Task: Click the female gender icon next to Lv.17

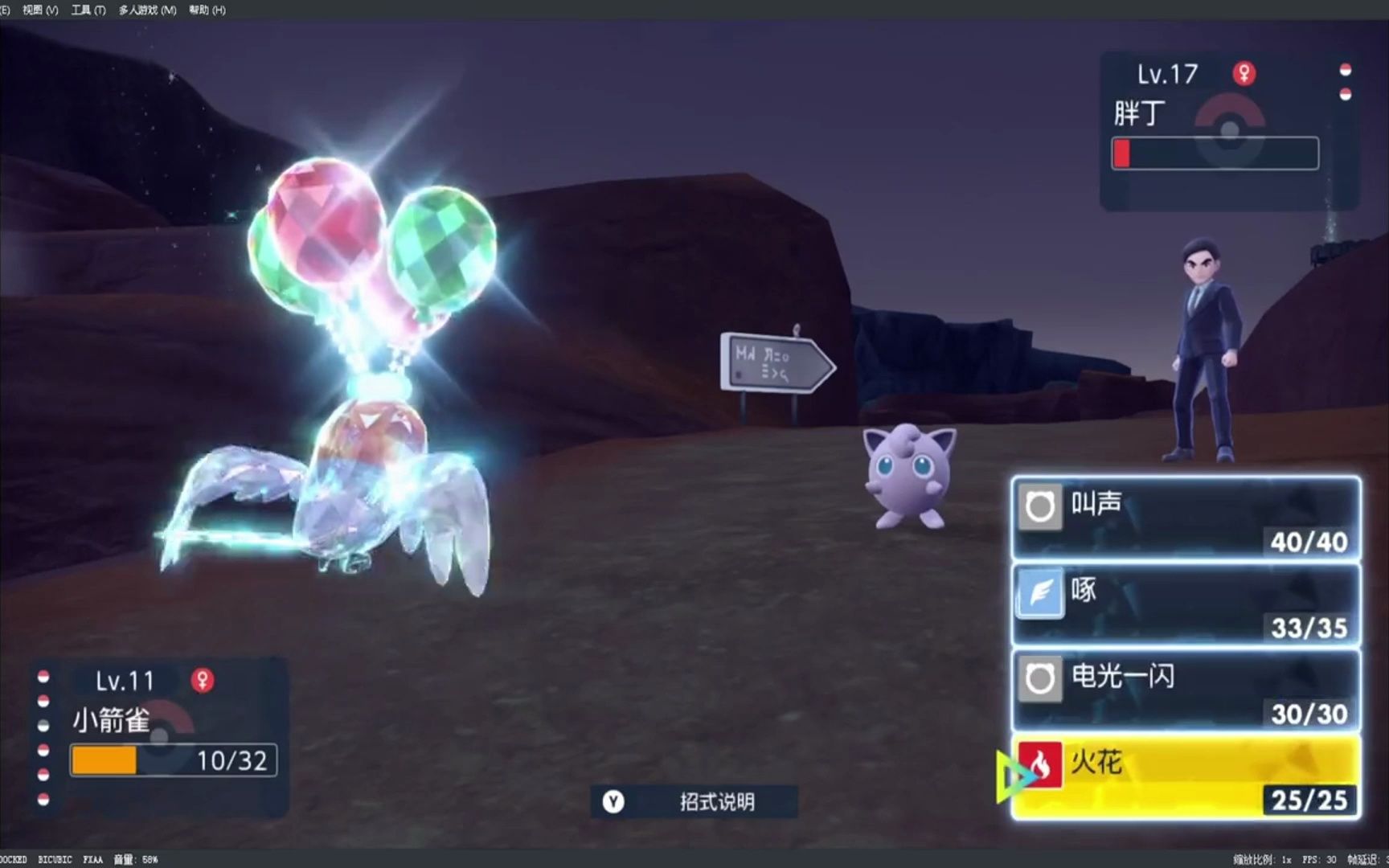Action: point(1244,74)
